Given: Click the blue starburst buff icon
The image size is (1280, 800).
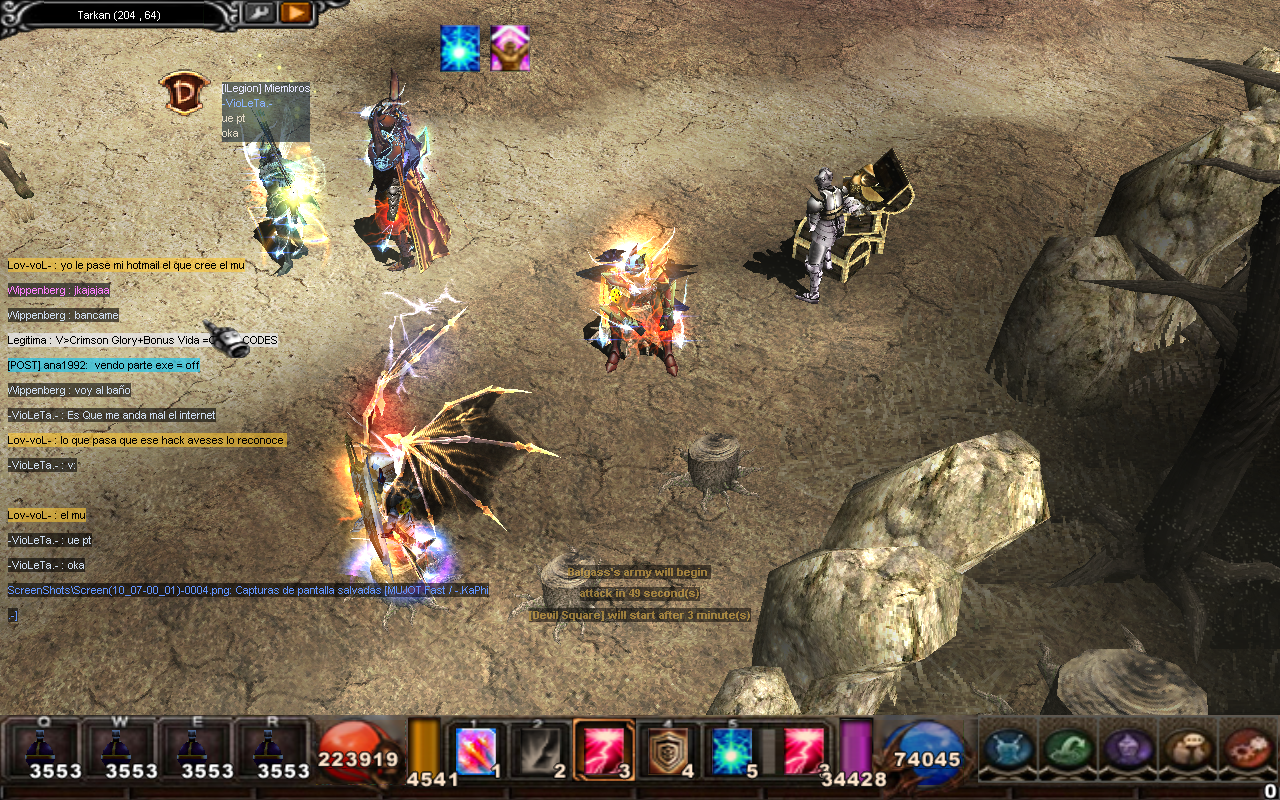Looking at the screenshot, I should [x=460, y=49].
